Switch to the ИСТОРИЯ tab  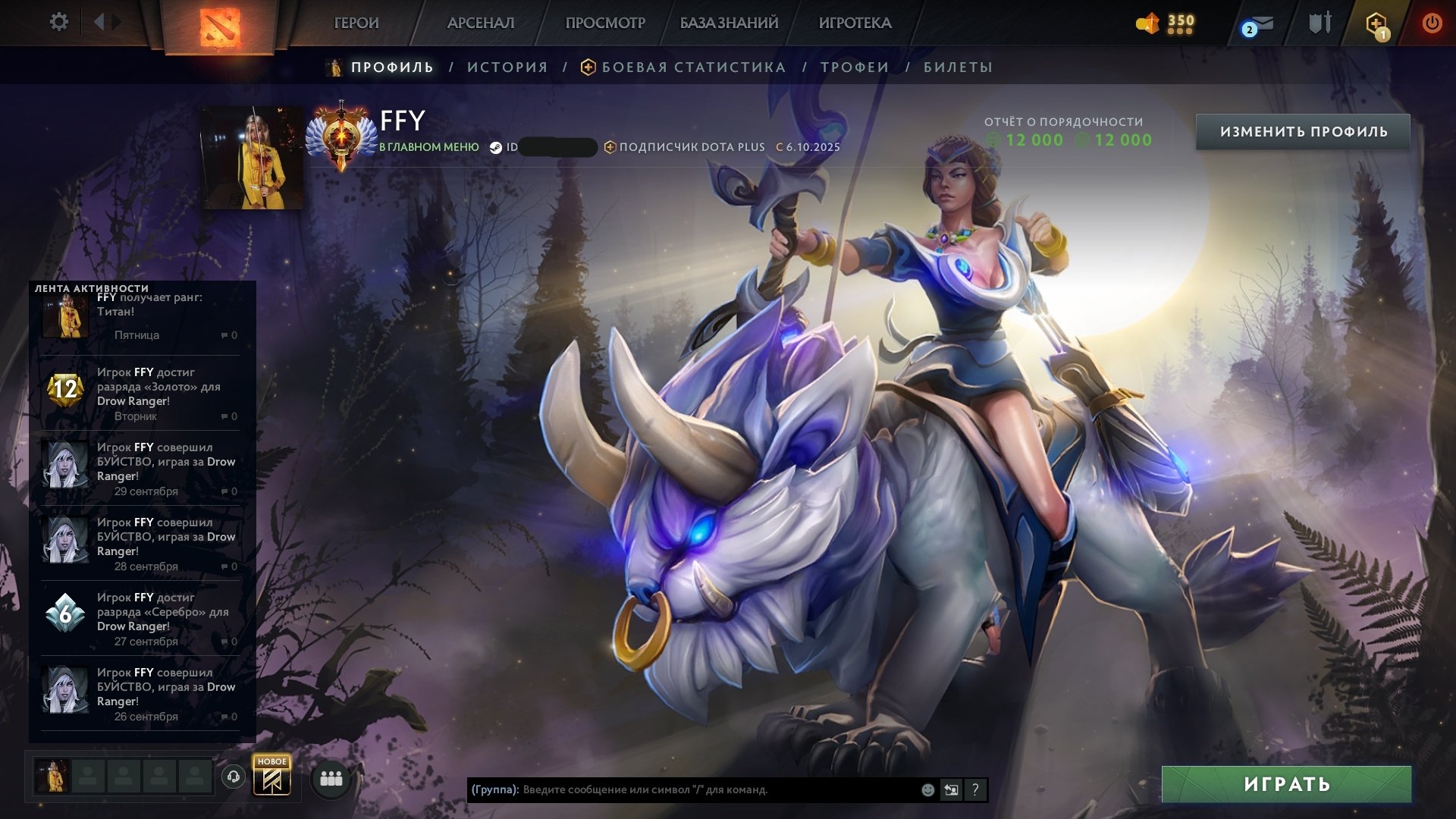point(507,67)
